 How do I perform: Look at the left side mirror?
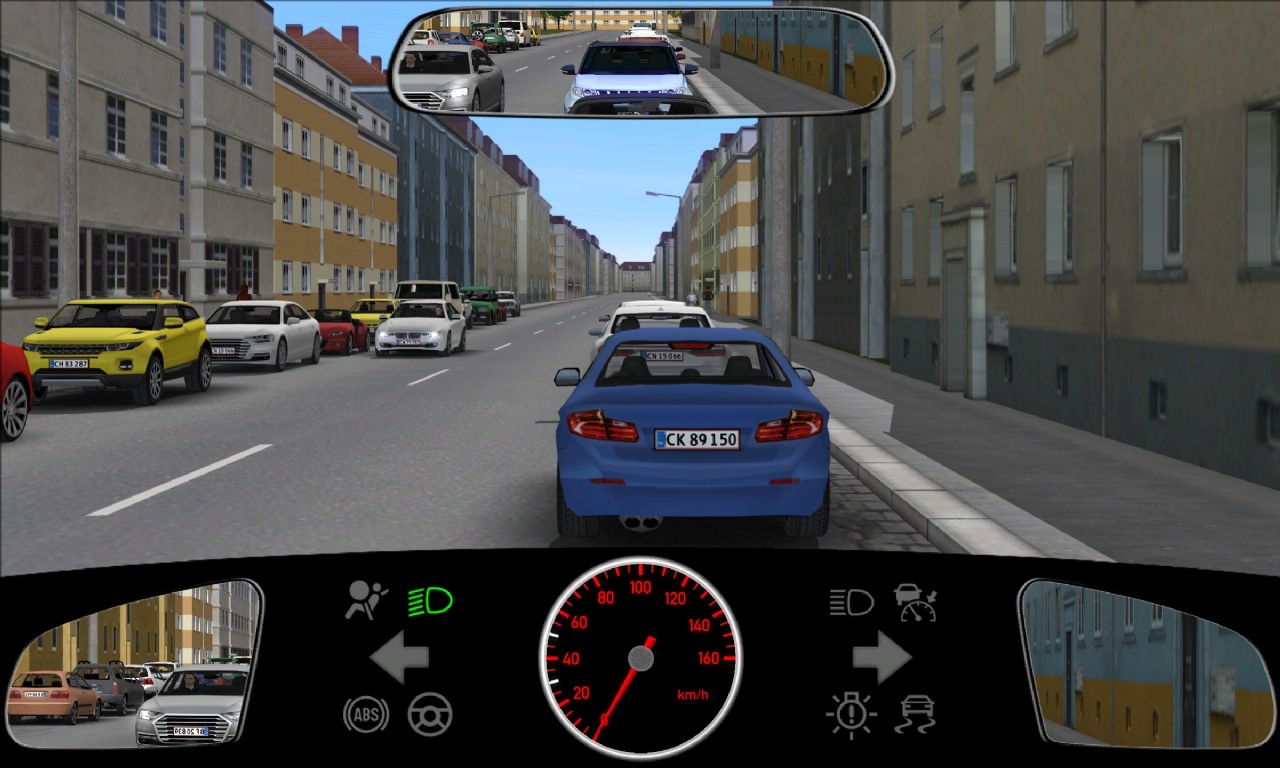point(134,663)
